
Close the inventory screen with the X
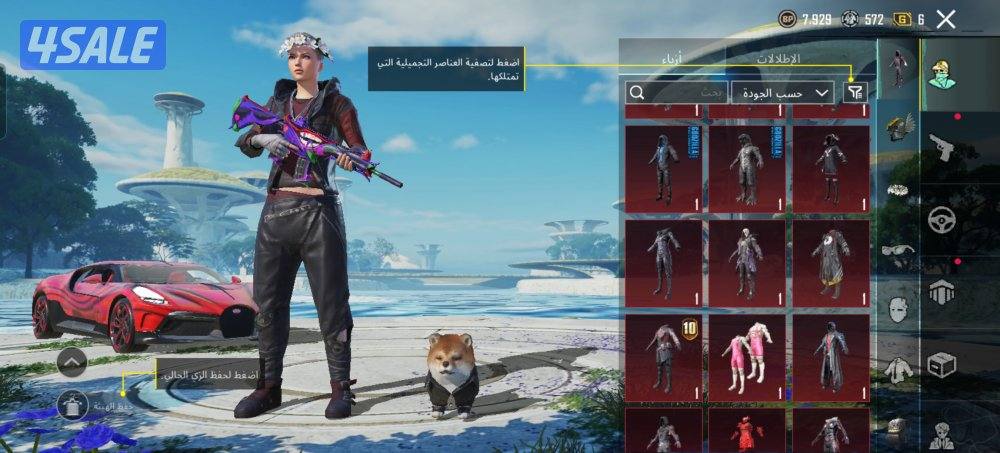tap(946, 19)
